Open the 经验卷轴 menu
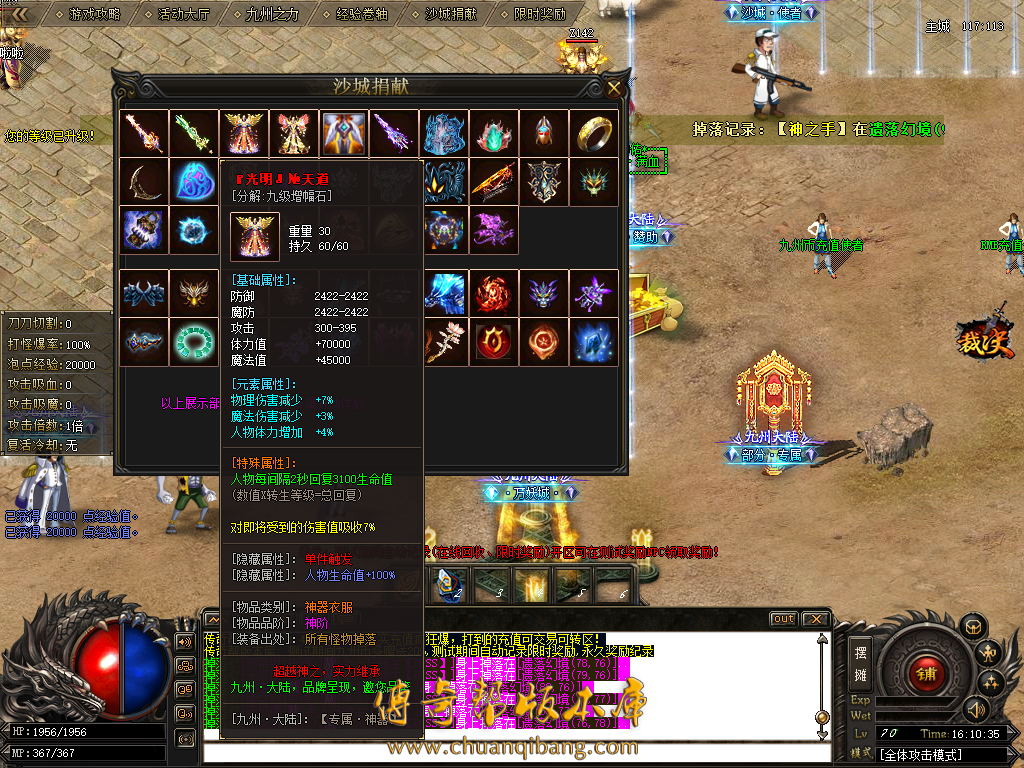This screenshot has height=768, width=1024. 361,15
